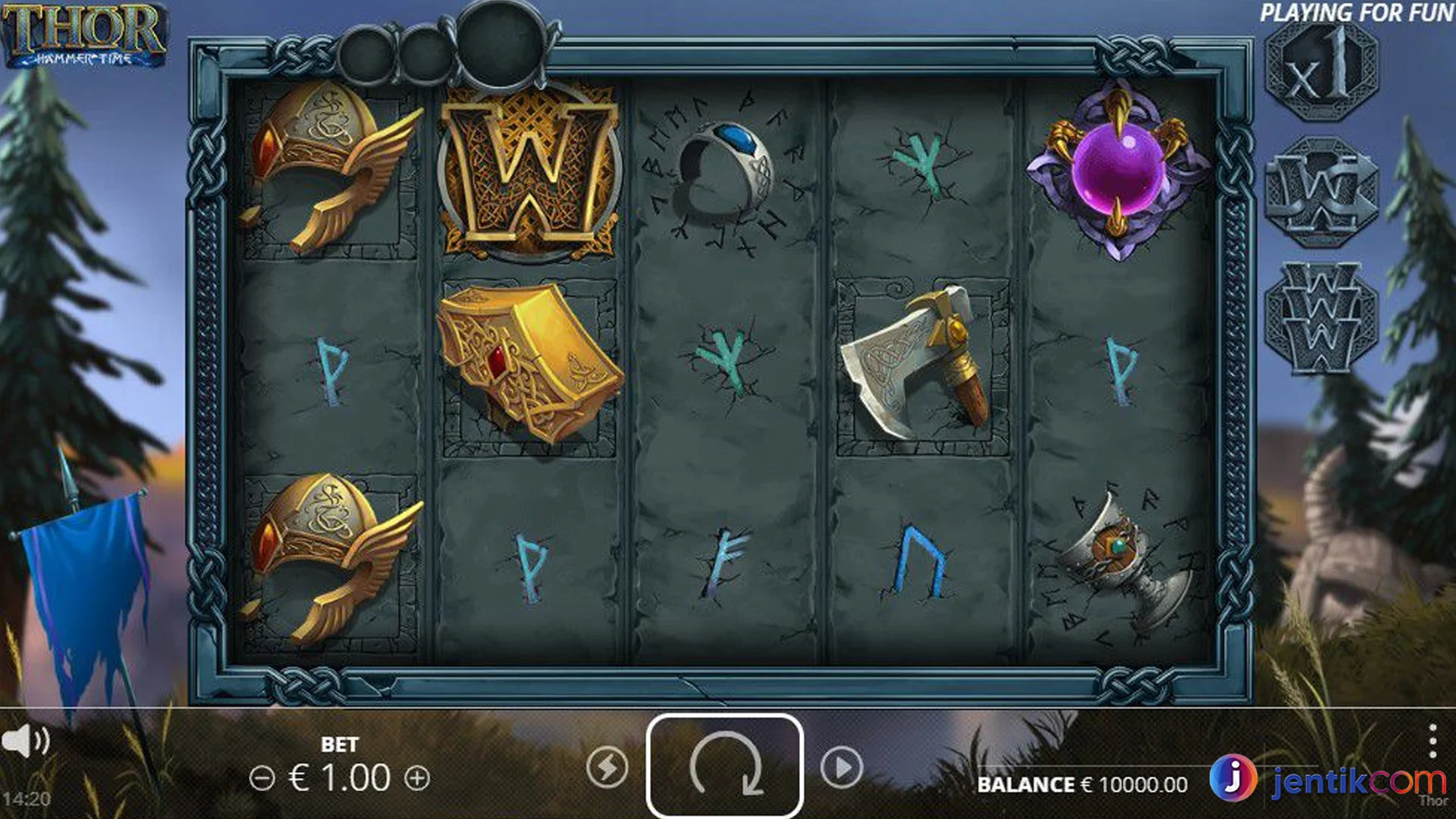
Task: Mute the sound with the speaker icon
Action: tap(25, 740)
